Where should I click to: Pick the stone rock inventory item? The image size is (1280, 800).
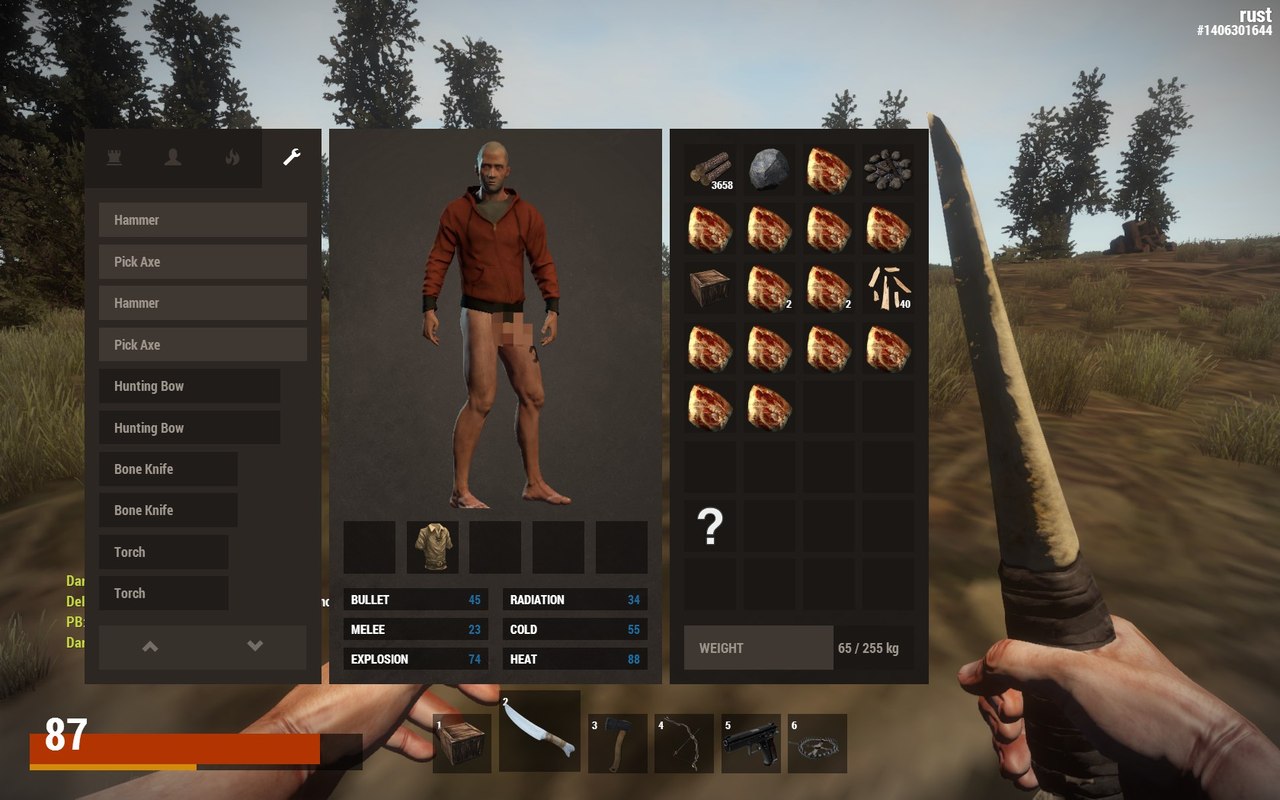point(769,169)
